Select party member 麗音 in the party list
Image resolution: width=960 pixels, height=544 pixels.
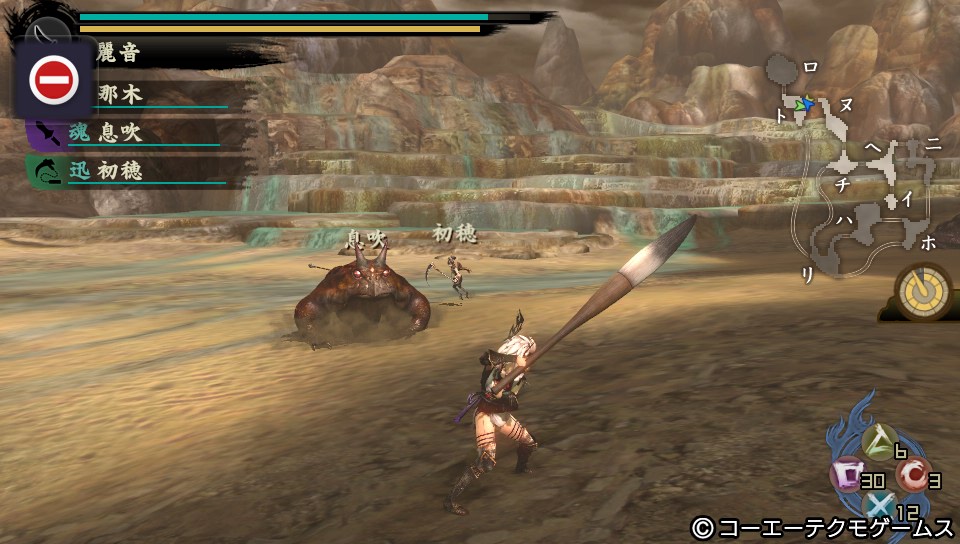[x=116, y=54]
